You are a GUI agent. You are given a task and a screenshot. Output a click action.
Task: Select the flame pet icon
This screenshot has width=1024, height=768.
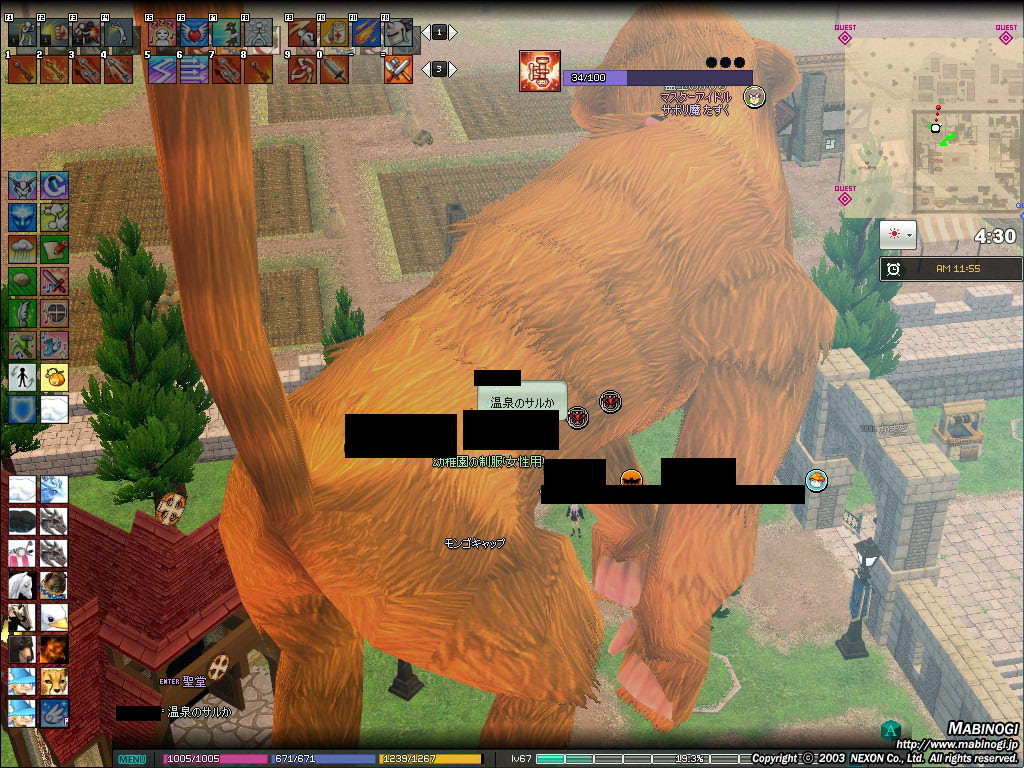[54, 649]
